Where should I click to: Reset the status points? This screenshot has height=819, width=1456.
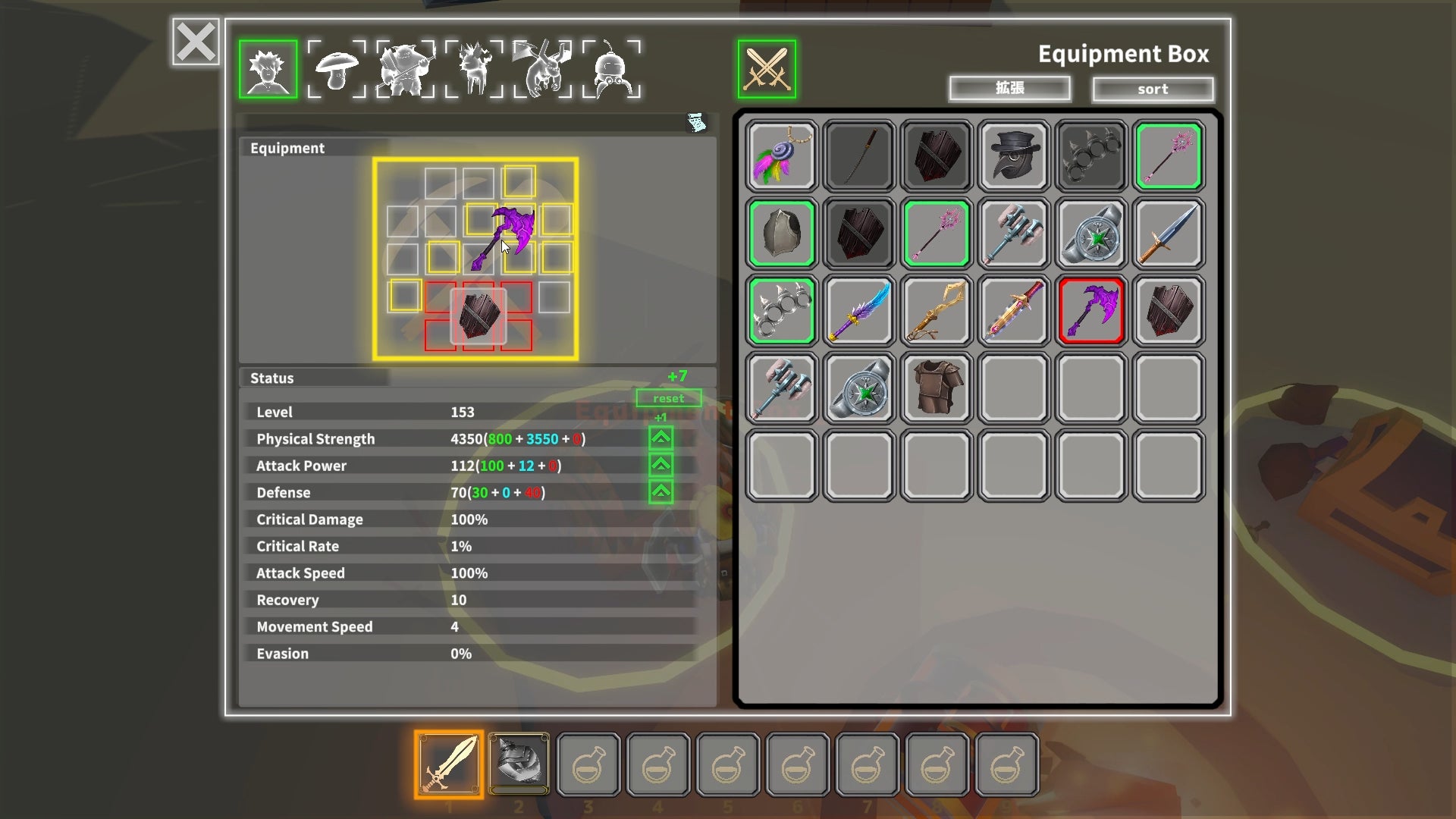coord(668,398)
